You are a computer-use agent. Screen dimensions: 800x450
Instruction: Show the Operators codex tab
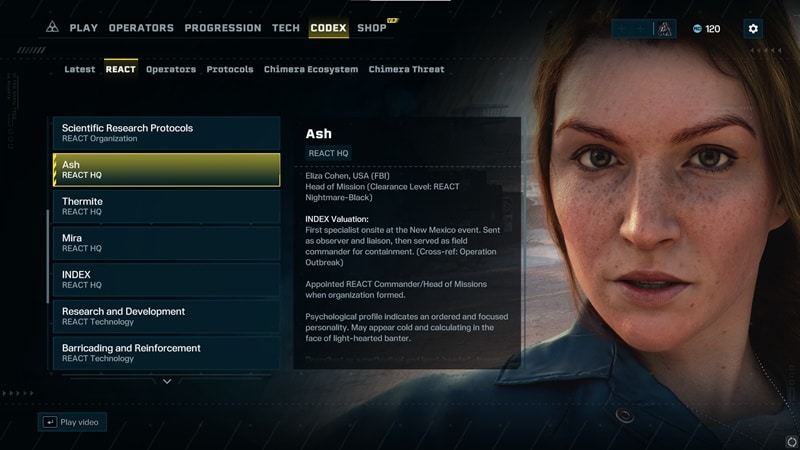click(171, 70)
